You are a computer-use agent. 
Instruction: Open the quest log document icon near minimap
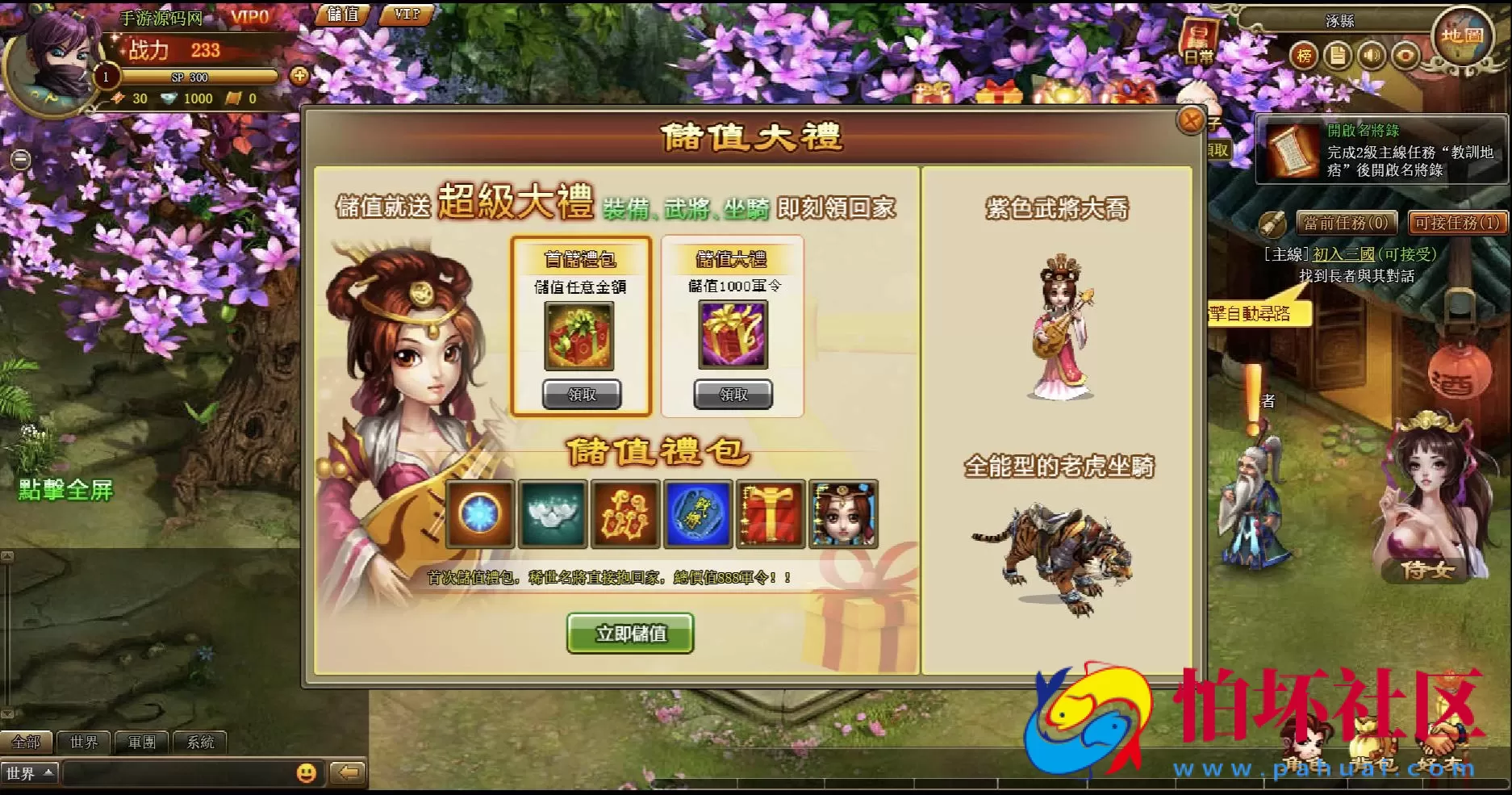click(1339, 55)
